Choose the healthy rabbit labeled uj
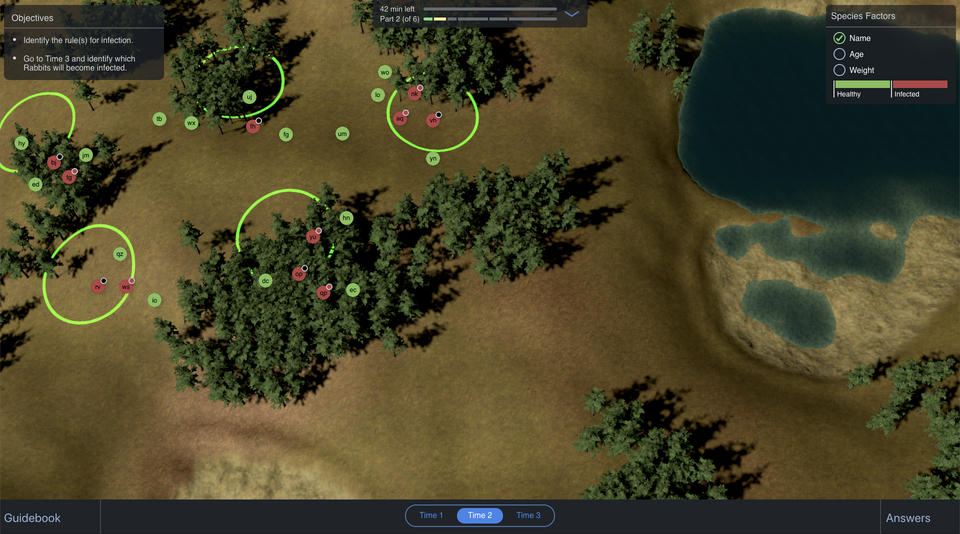Image resolution: width=960 pixels, height=534 pixels. (249, 97)
